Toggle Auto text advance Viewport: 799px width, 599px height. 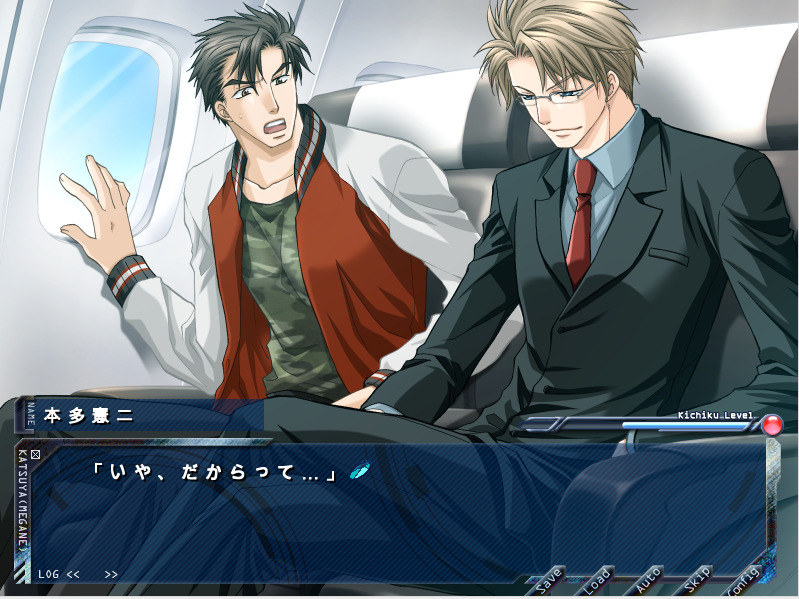point(648,579)
